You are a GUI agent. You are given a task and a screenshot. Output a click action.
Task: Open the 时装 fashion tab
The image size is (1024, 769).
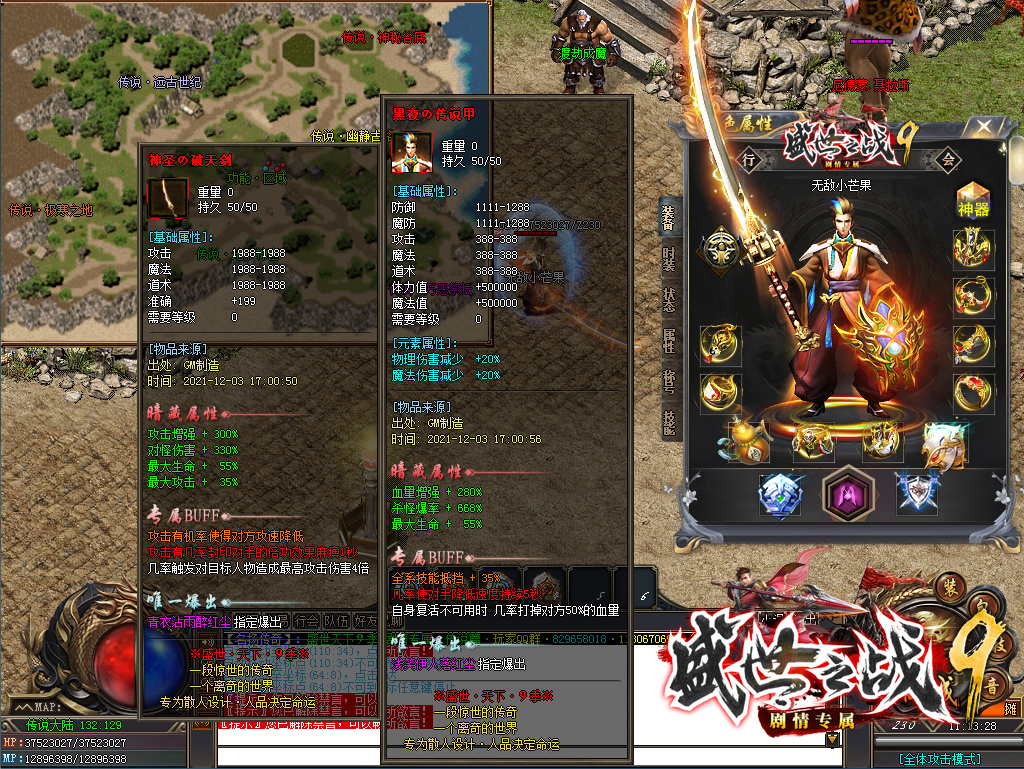point(668,258)
